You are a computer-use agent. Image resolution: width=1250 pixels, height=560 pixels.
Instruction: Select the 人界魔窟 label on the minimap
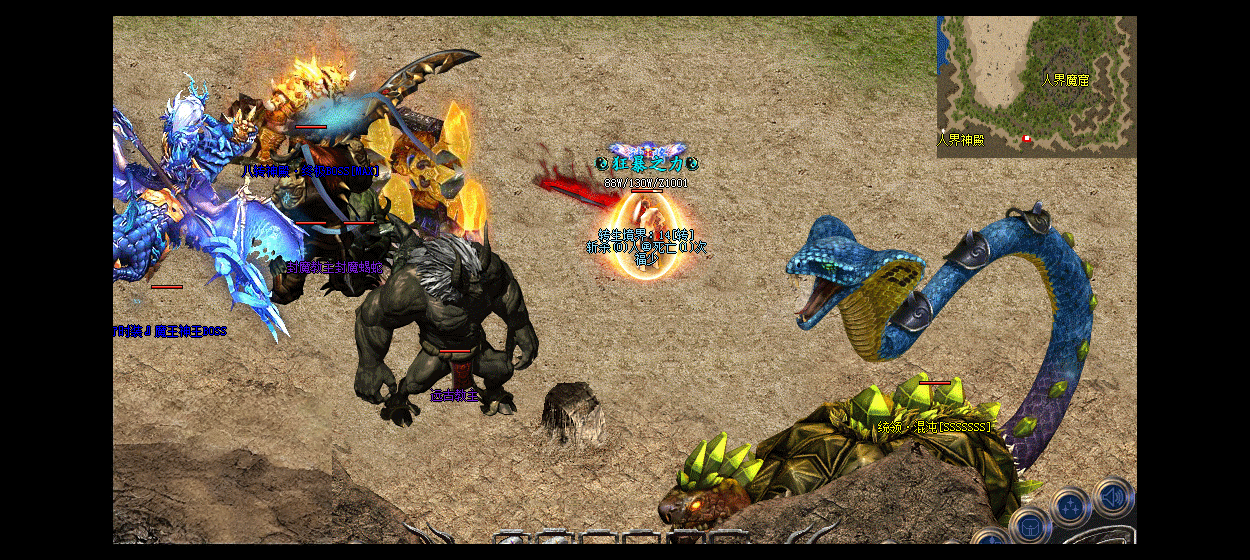point(1064,80)
